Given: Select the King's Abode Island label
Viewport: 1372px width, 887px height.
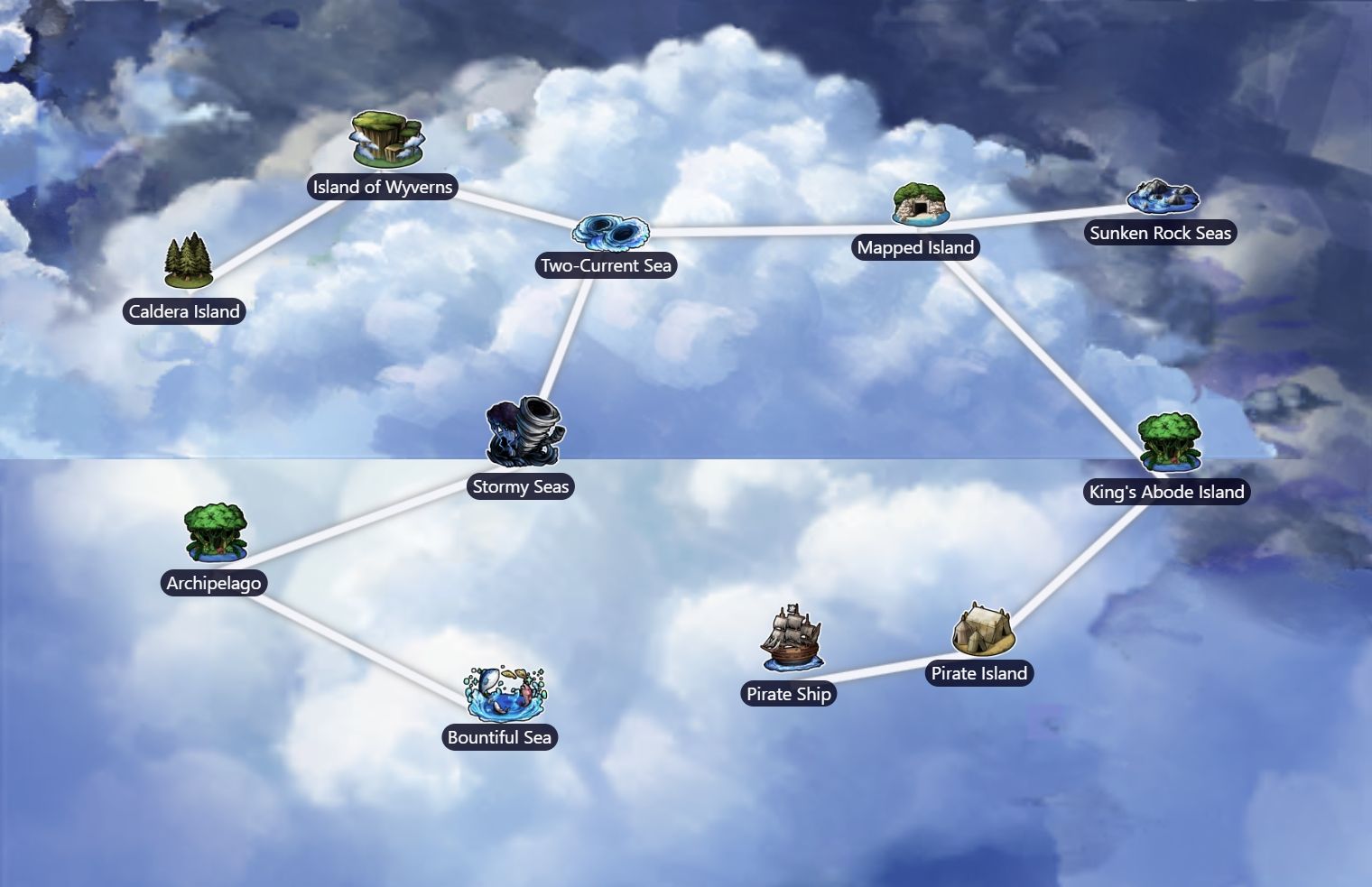Looking at the screenshot, I should coord(1165,492).
